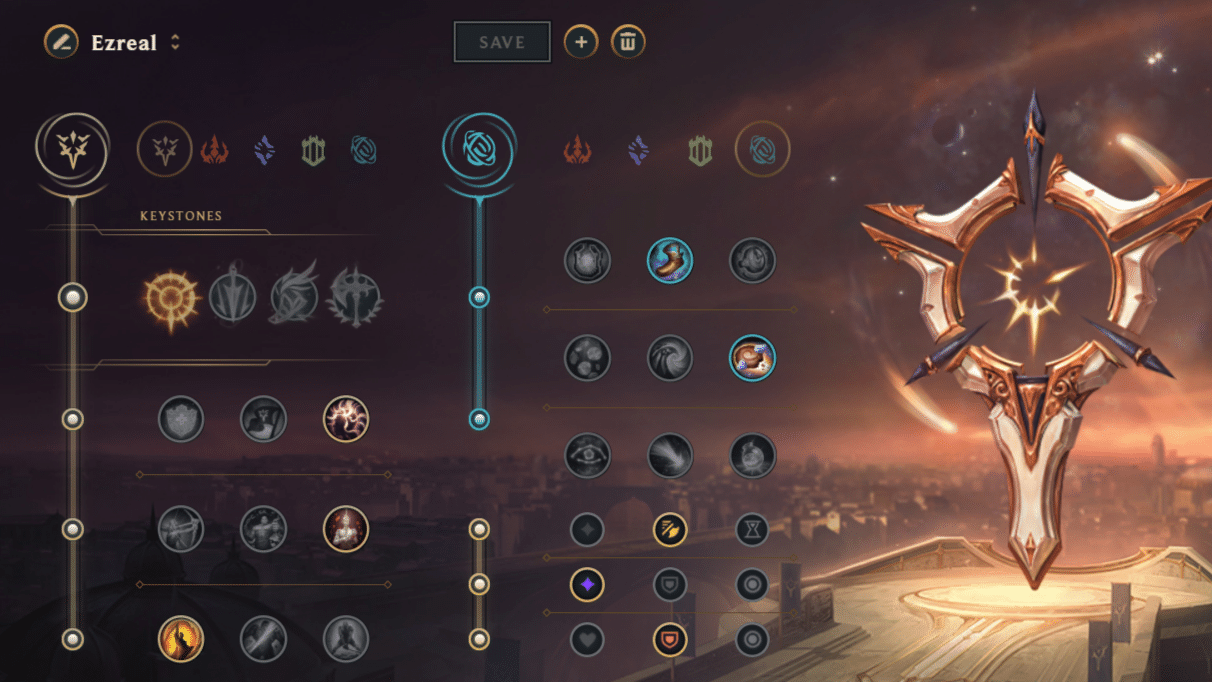
Task: Pick the Coup de Grace flame rune
Action: tap(181, 639)
